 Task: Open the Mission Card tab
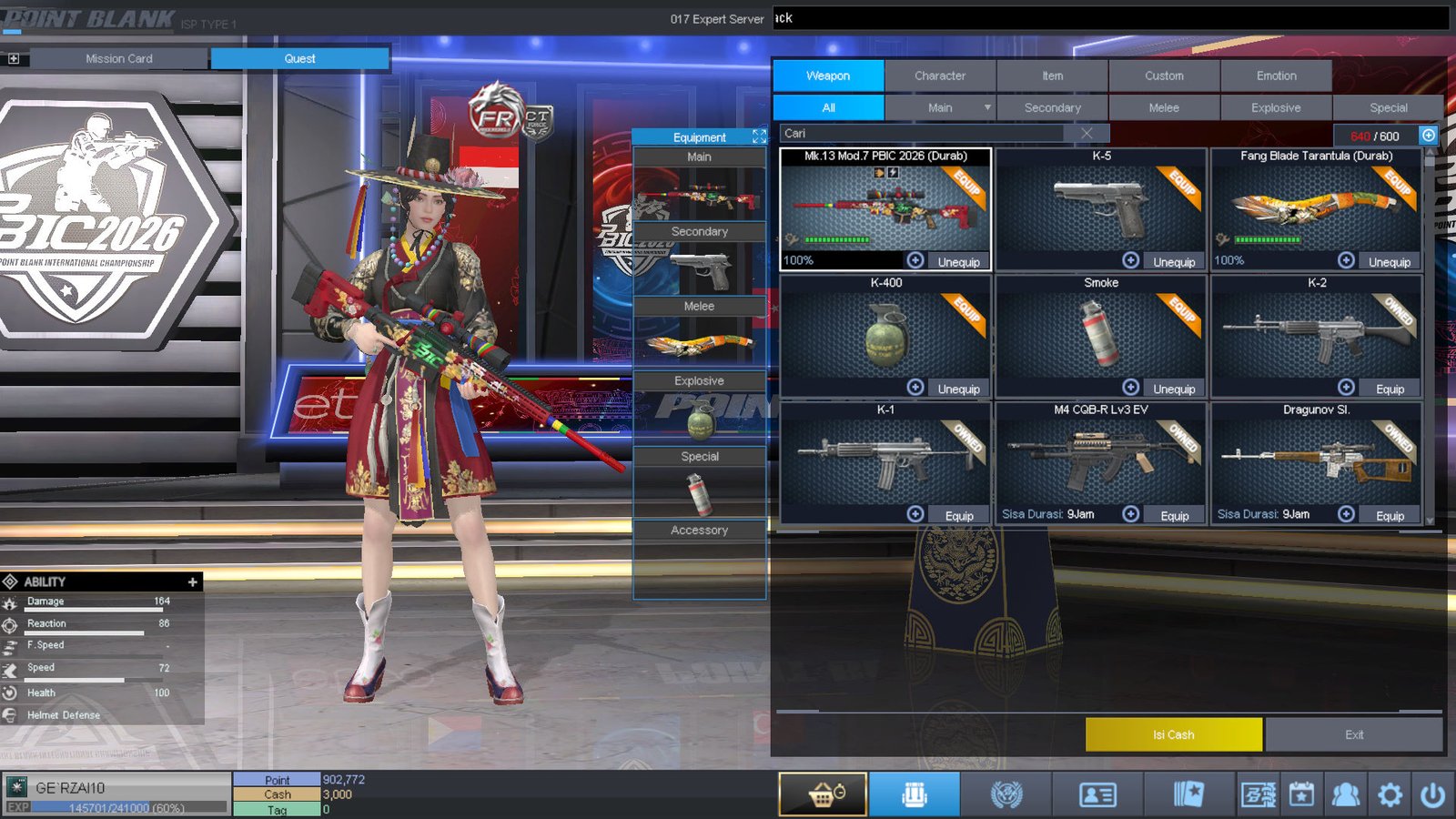(118, 58)
